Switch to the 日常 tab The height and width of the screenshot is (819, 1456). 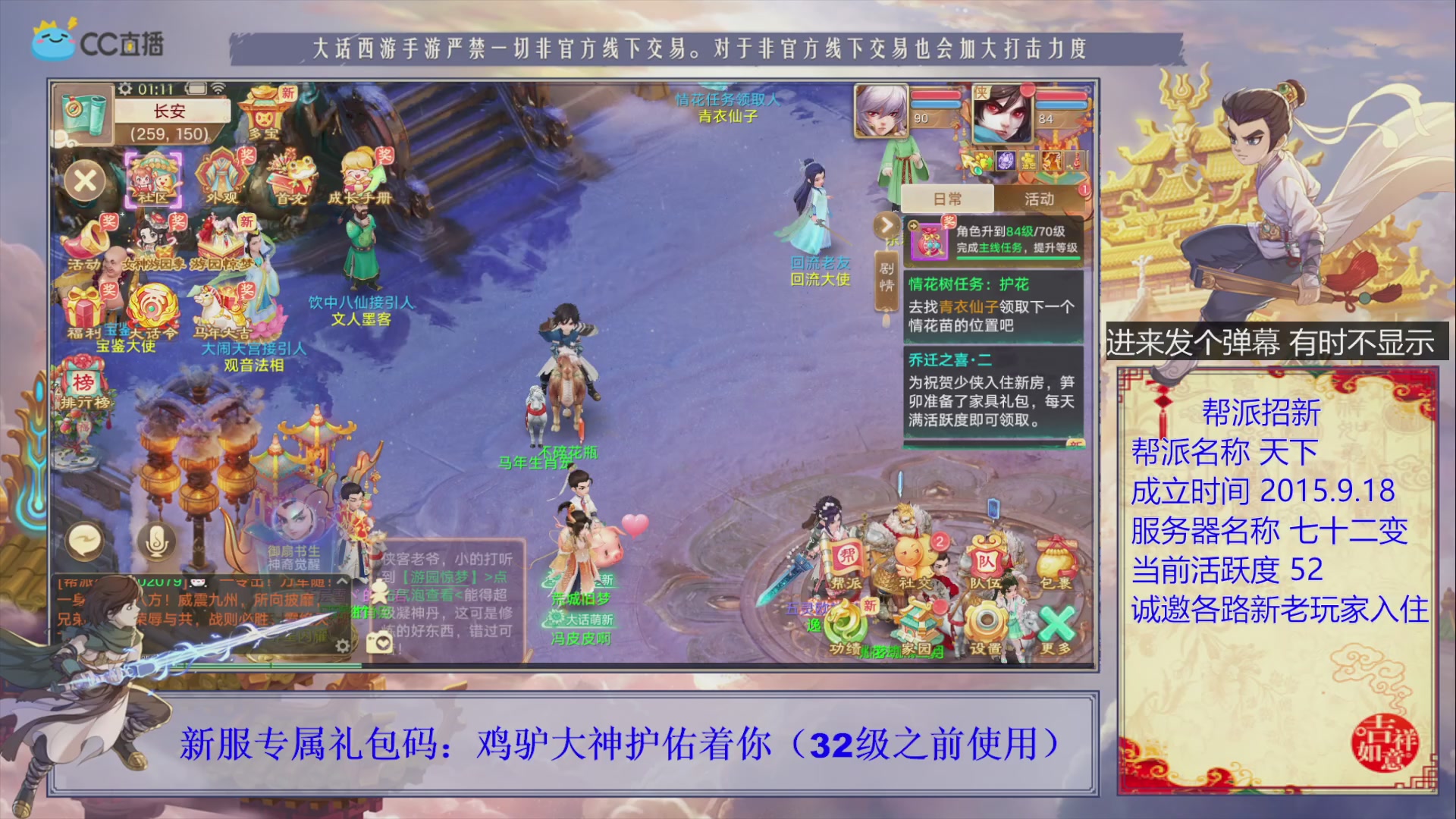(x=948, y=199)
